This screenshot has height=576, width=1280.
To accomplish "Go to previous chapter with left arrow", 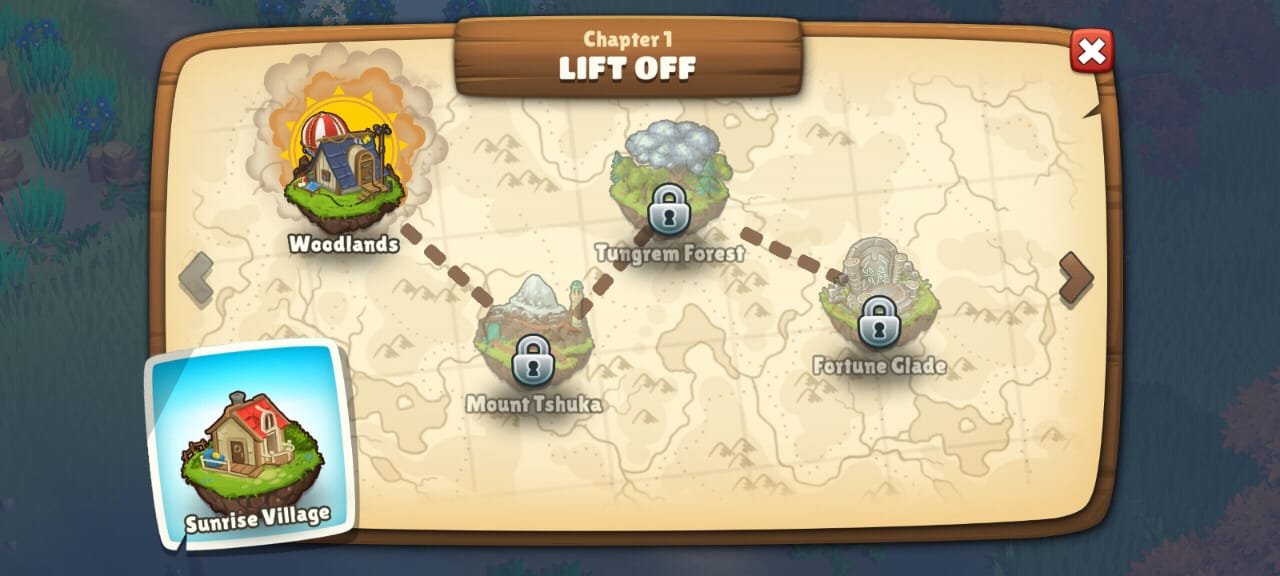I will 197,277.
